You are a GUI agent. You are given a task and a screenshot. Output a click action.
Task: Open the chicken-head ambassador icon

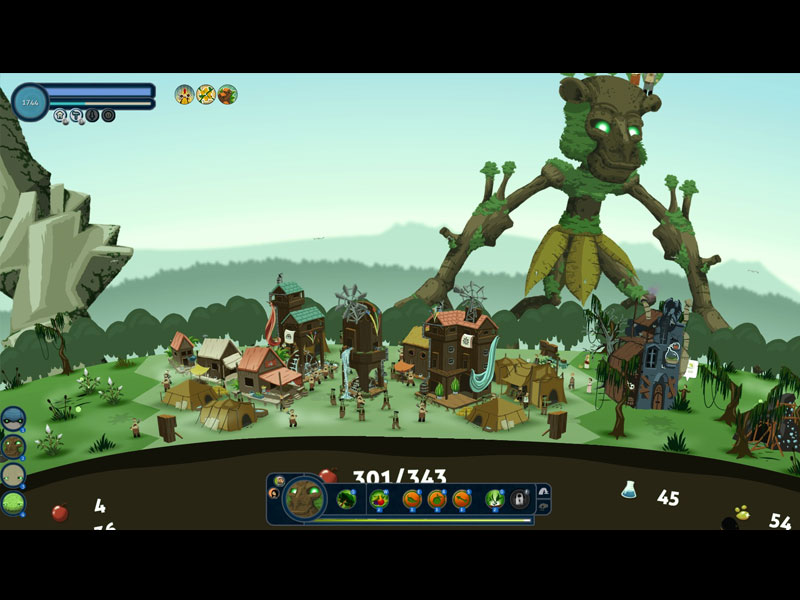point(185,94)
